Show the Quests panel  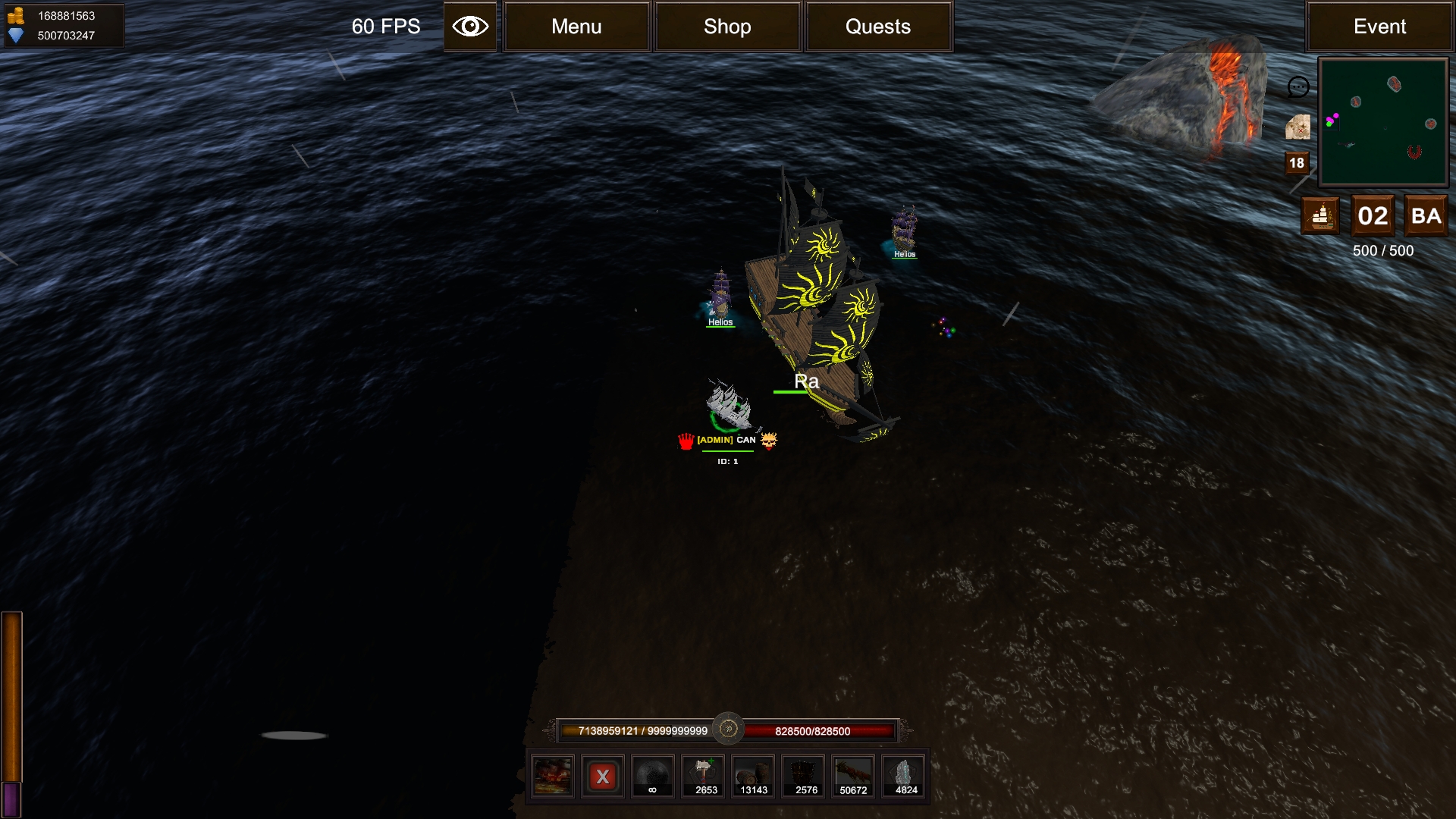(878, 27)
